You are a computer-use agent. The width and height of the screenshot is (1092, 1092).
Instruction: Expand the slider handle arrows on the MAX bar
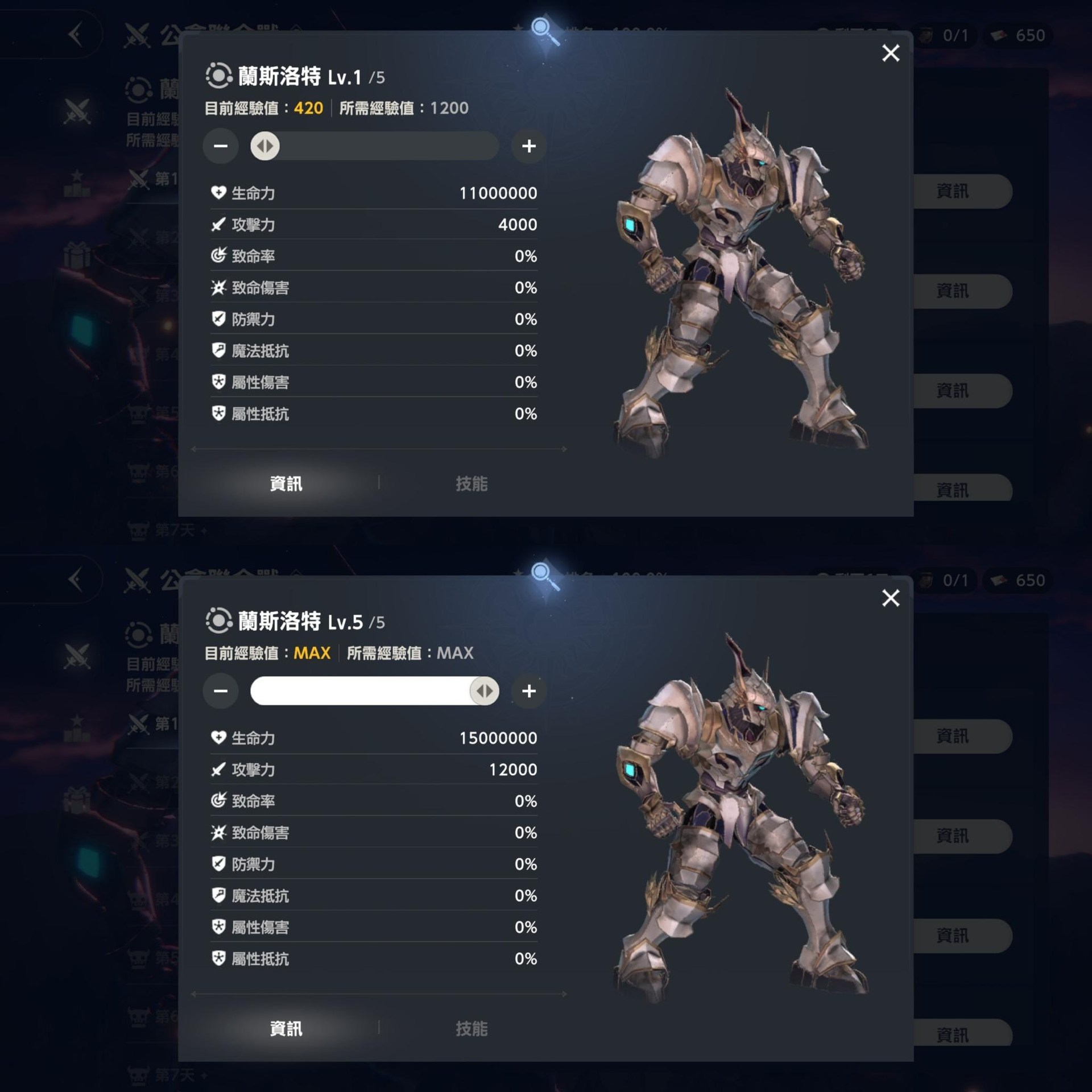[483, 690]
